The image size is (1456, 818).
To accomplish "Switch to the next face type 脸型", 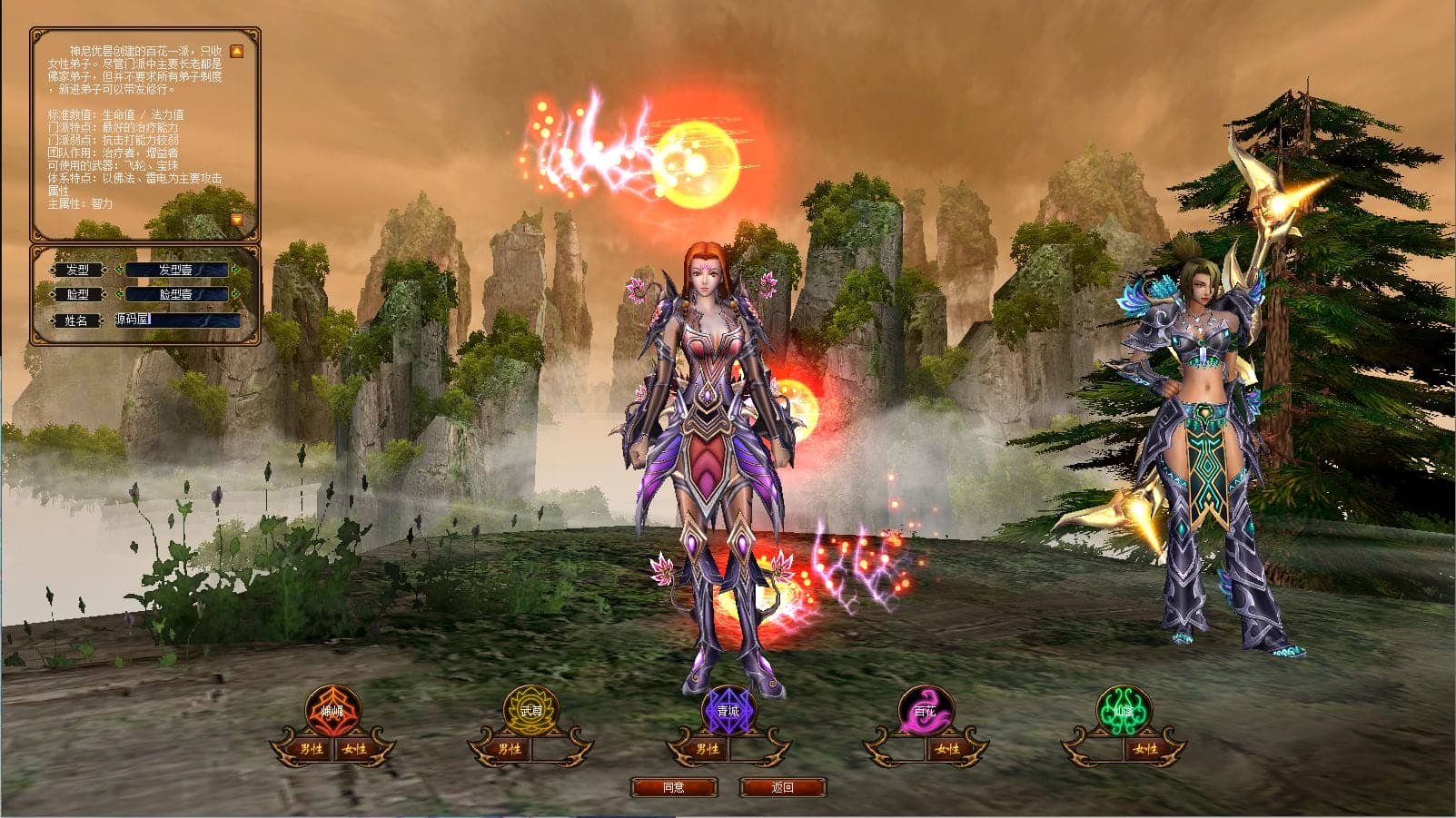I will [x=236, y=294].
